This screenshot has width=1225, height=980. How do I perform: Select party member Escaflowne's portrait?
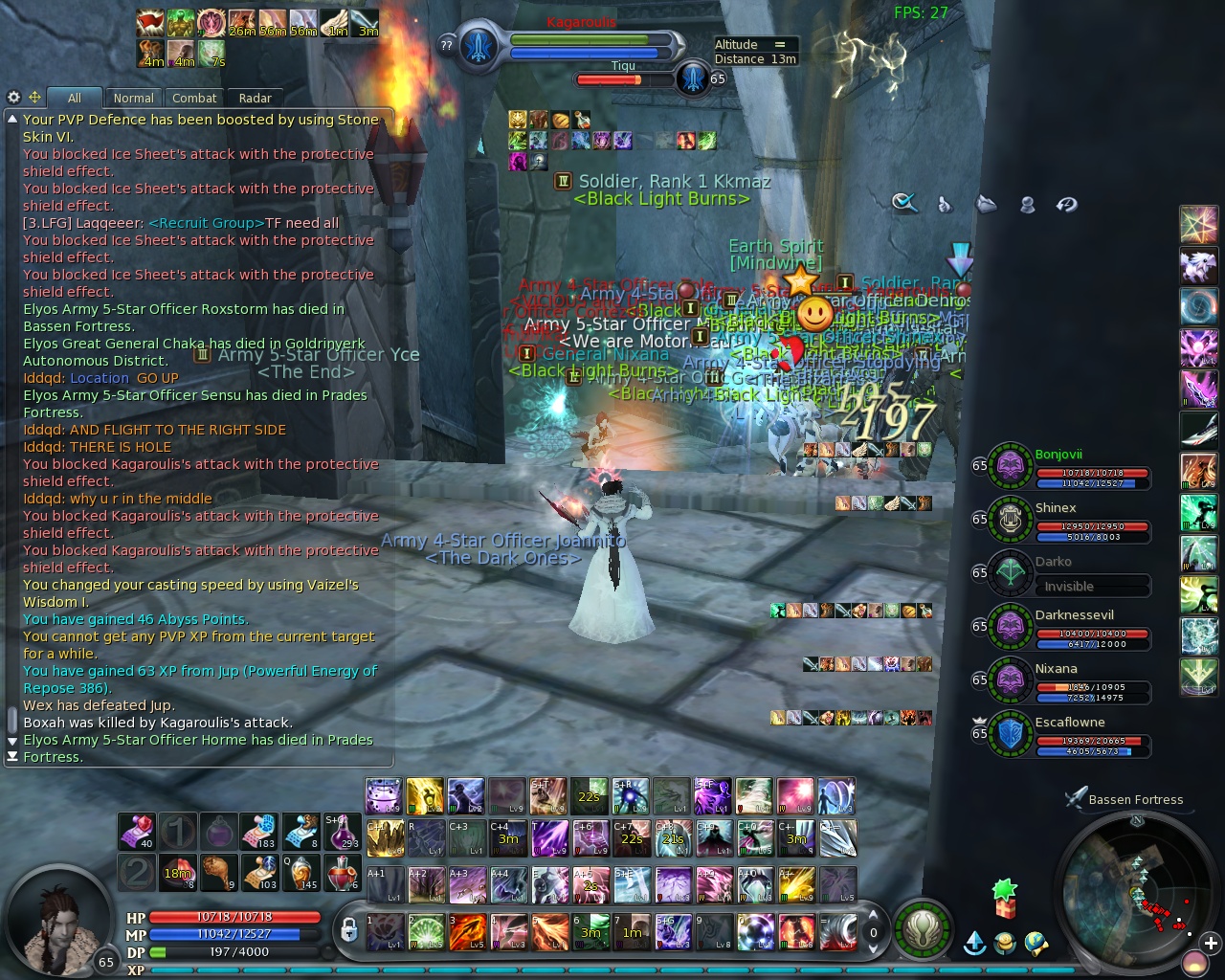[x=1010, y=732]
